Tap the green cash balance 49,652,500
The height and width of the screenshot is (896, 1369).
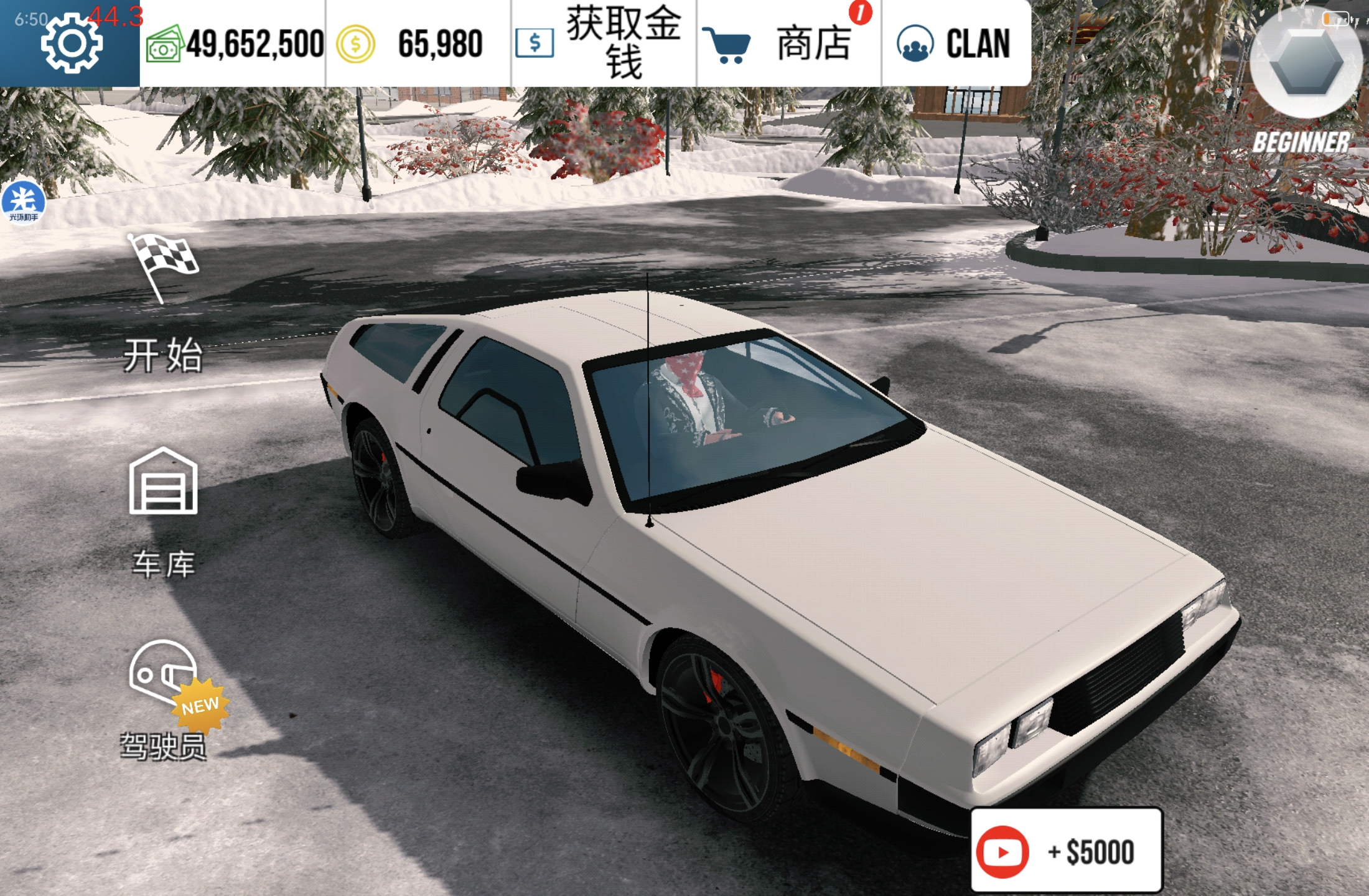[234, 44]
